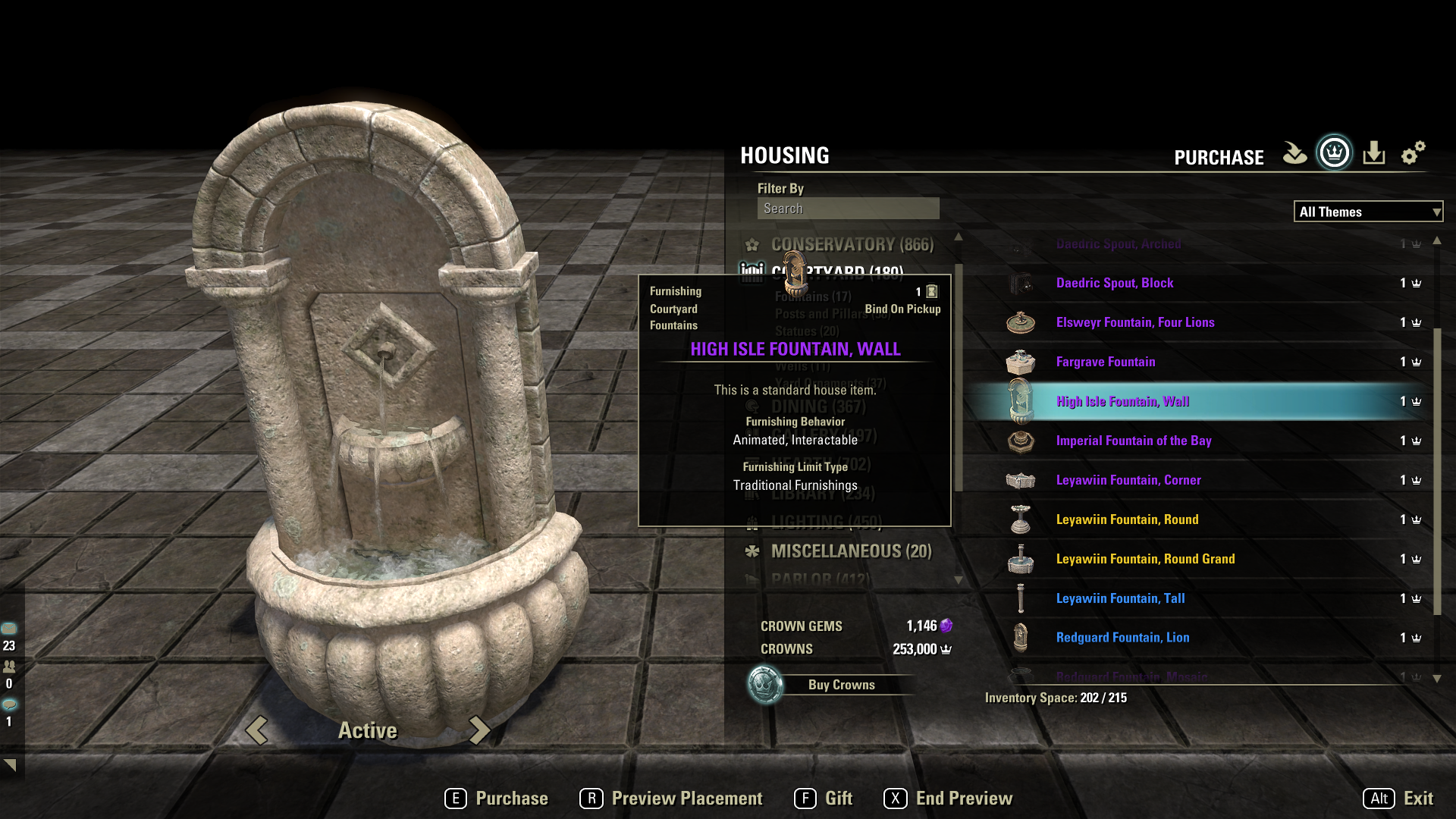Image resolution: width=1456 pixels, height=819 pixels.
Task: Open the retrieval download-arrow tab
Action: 1373,153
